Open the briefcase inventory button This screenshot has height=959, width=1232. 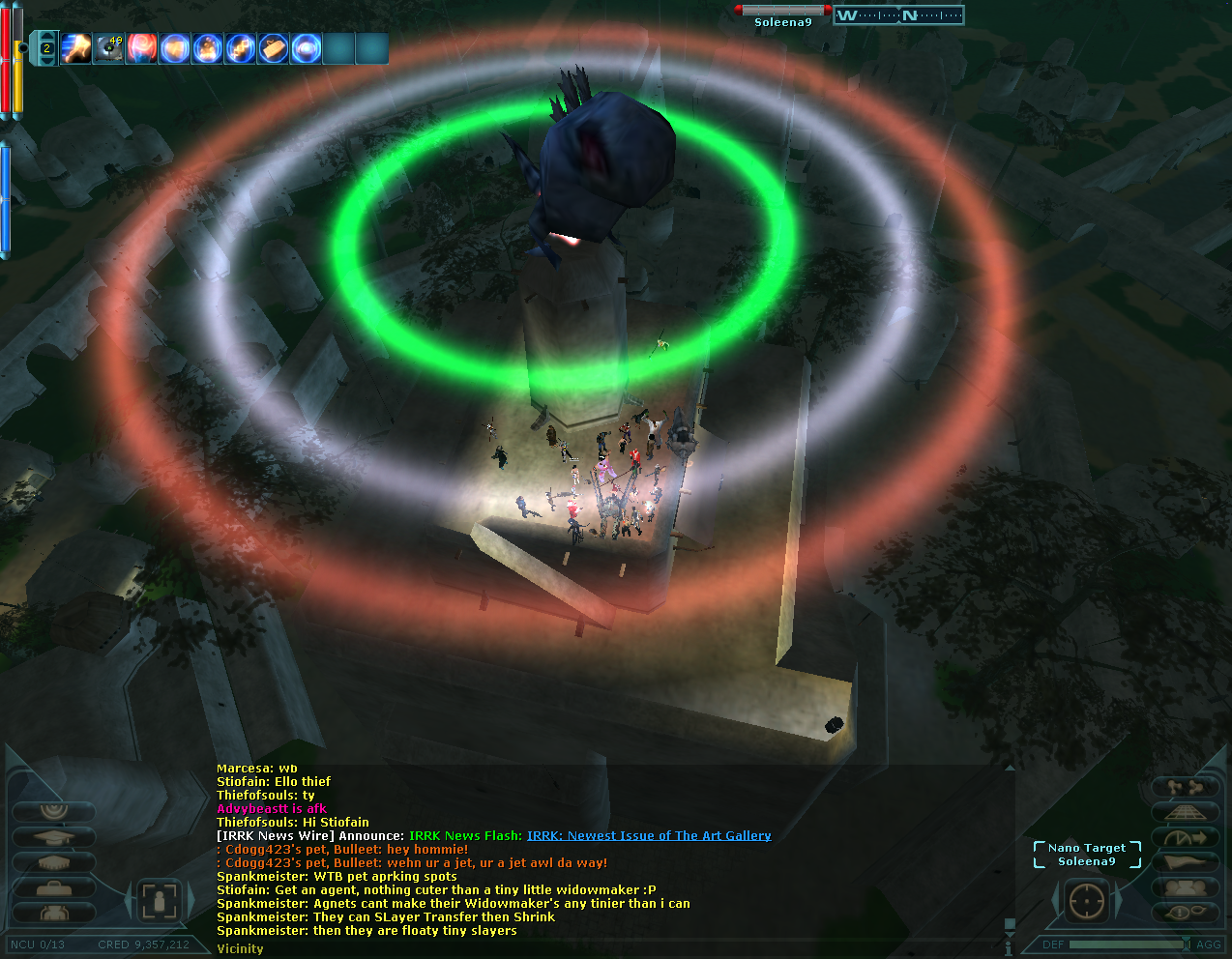tap(54, 887)
